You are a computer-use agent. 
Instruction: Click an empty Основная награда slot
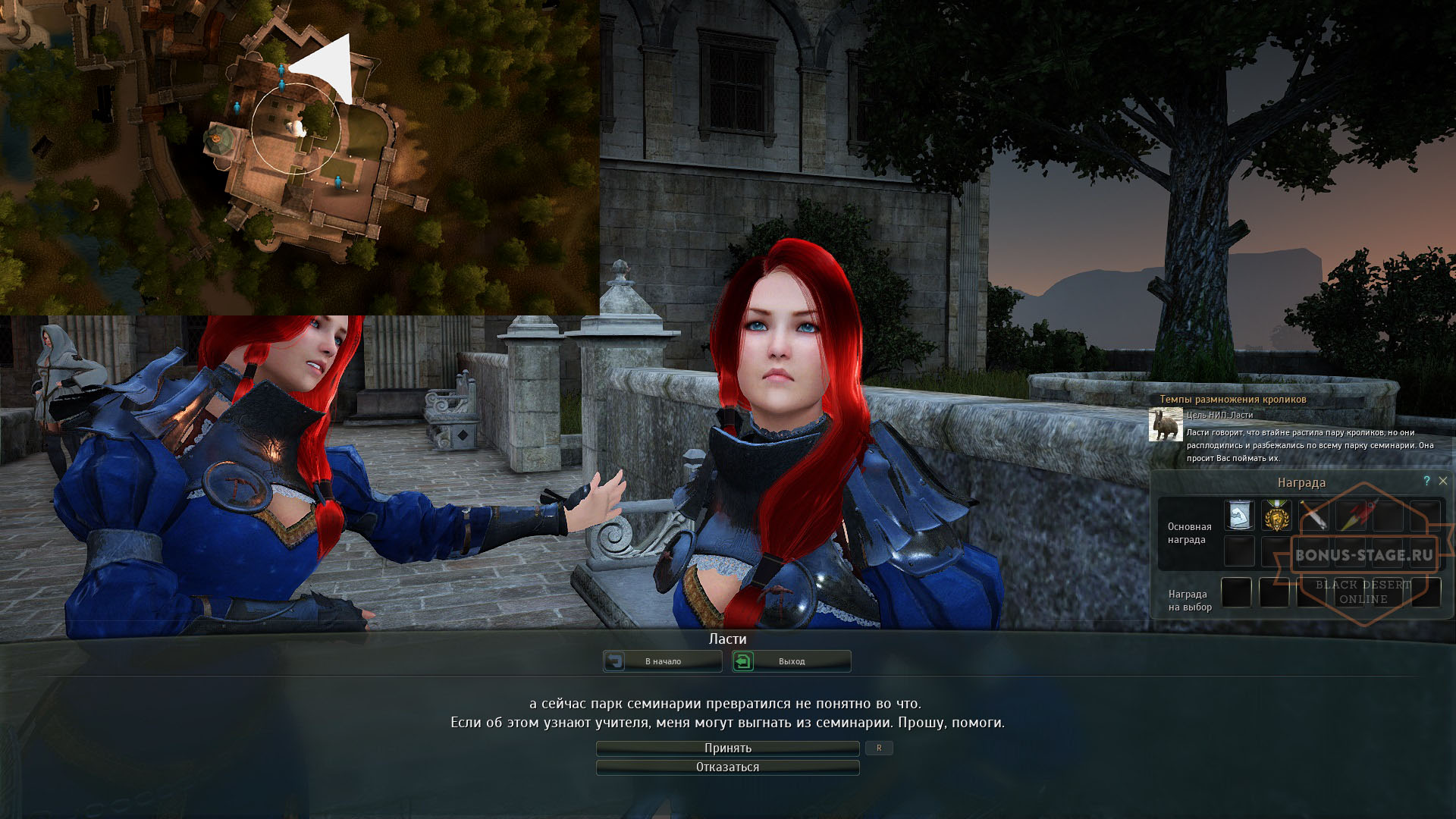click(1239, 551)
